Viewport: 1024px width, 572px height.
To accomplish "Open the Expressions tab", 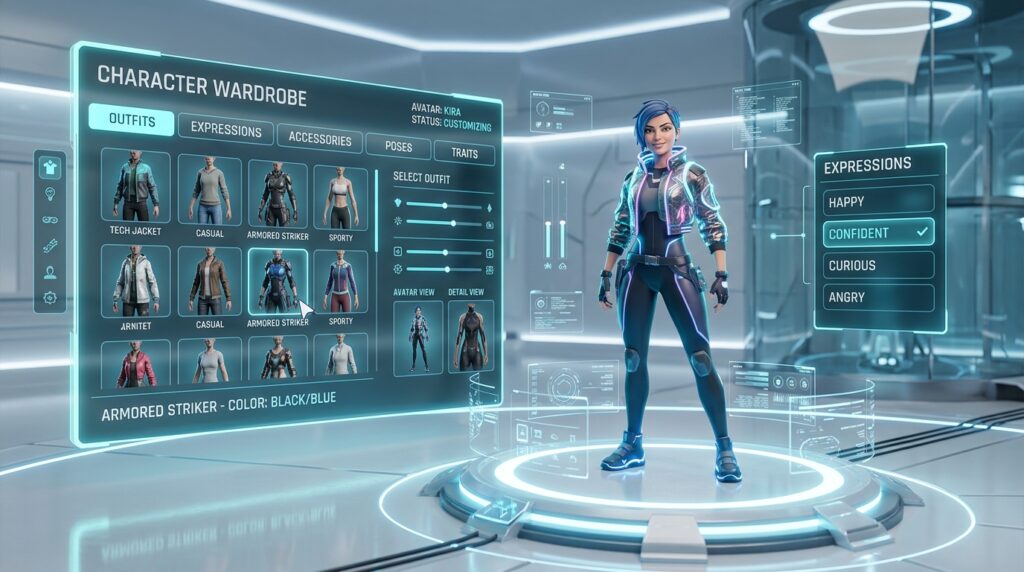I will (x=225, y=129).
